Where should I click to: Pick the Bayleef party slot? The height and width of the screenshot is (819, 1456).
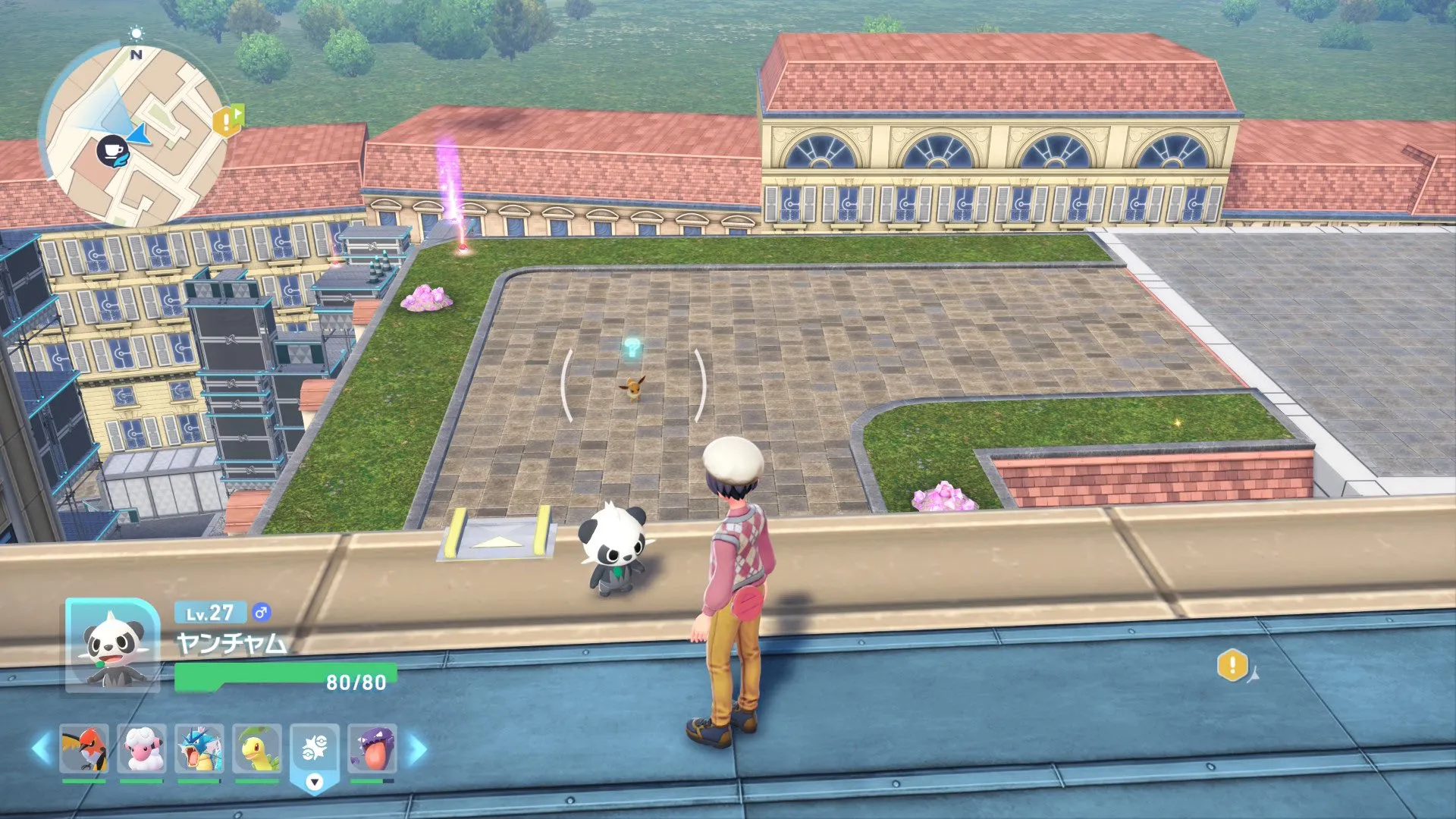[257, 748]
